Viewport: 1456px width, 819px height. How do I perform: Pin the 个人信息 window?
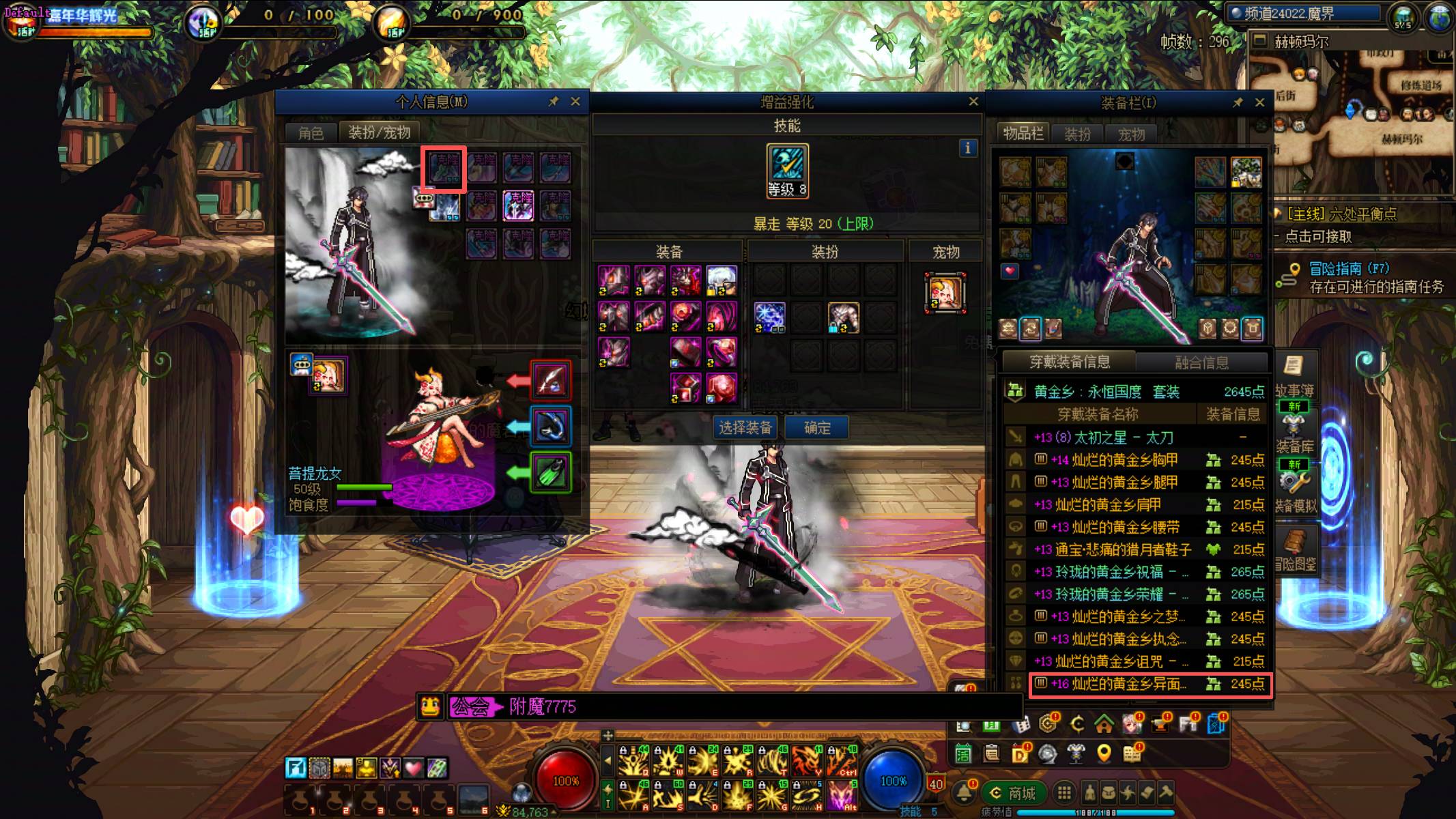tap(554, 102)
